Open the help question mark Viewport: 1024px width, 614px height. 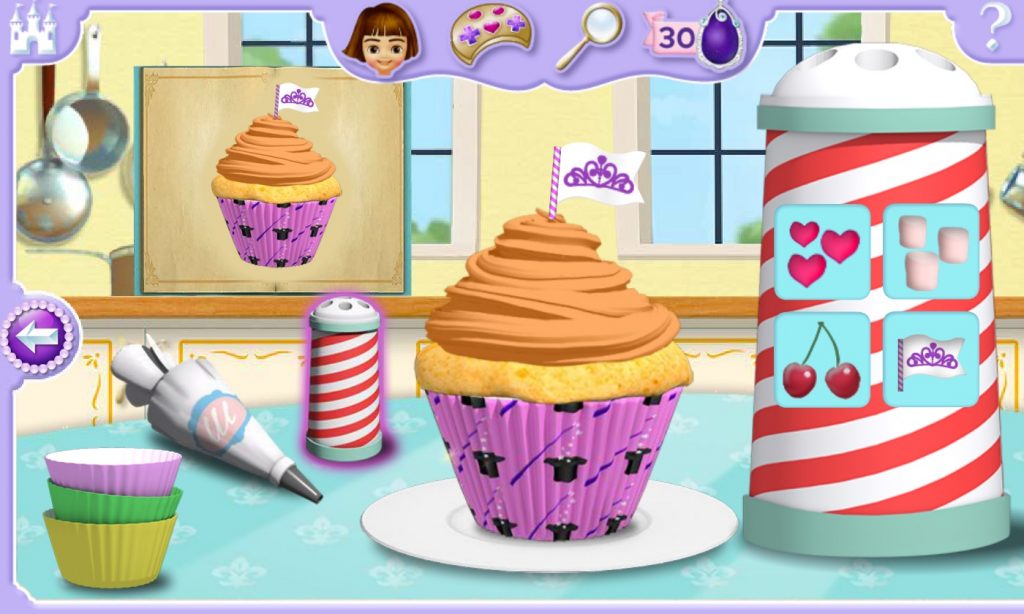pos(992,30)
